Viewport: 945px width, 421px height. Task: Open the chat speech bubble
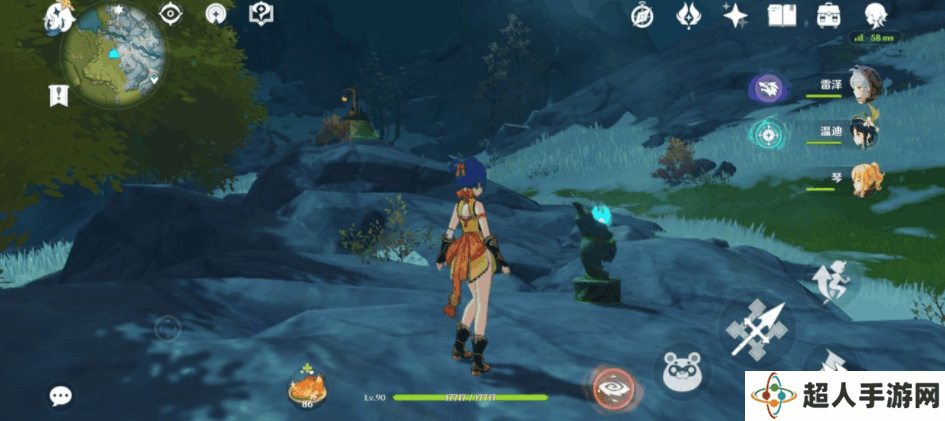click(61, 395)
